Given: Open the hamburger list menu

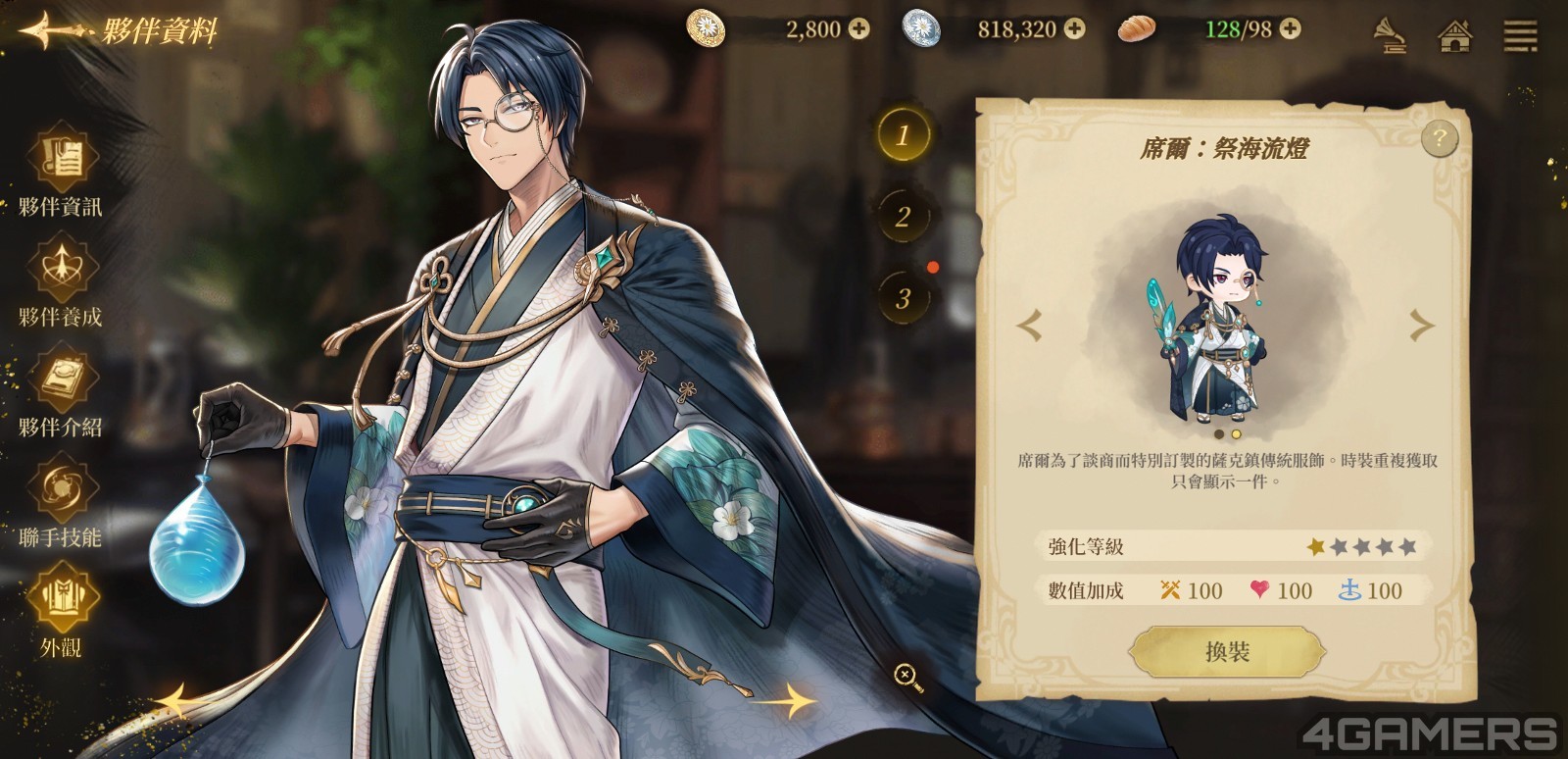Looking at the screenshot, I should [1520, 36].
